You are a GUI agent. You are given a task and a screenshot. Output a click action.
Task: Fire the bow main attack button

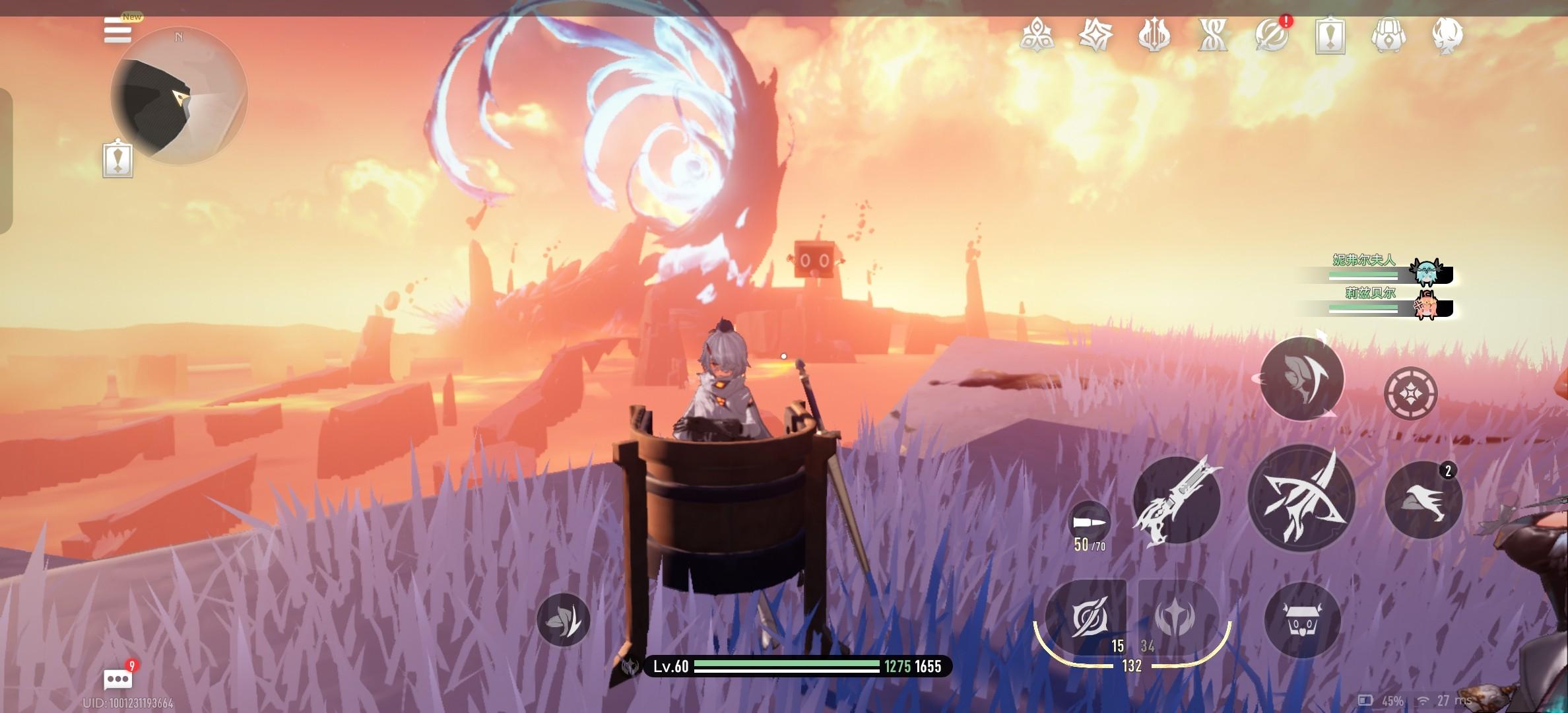1301,498
